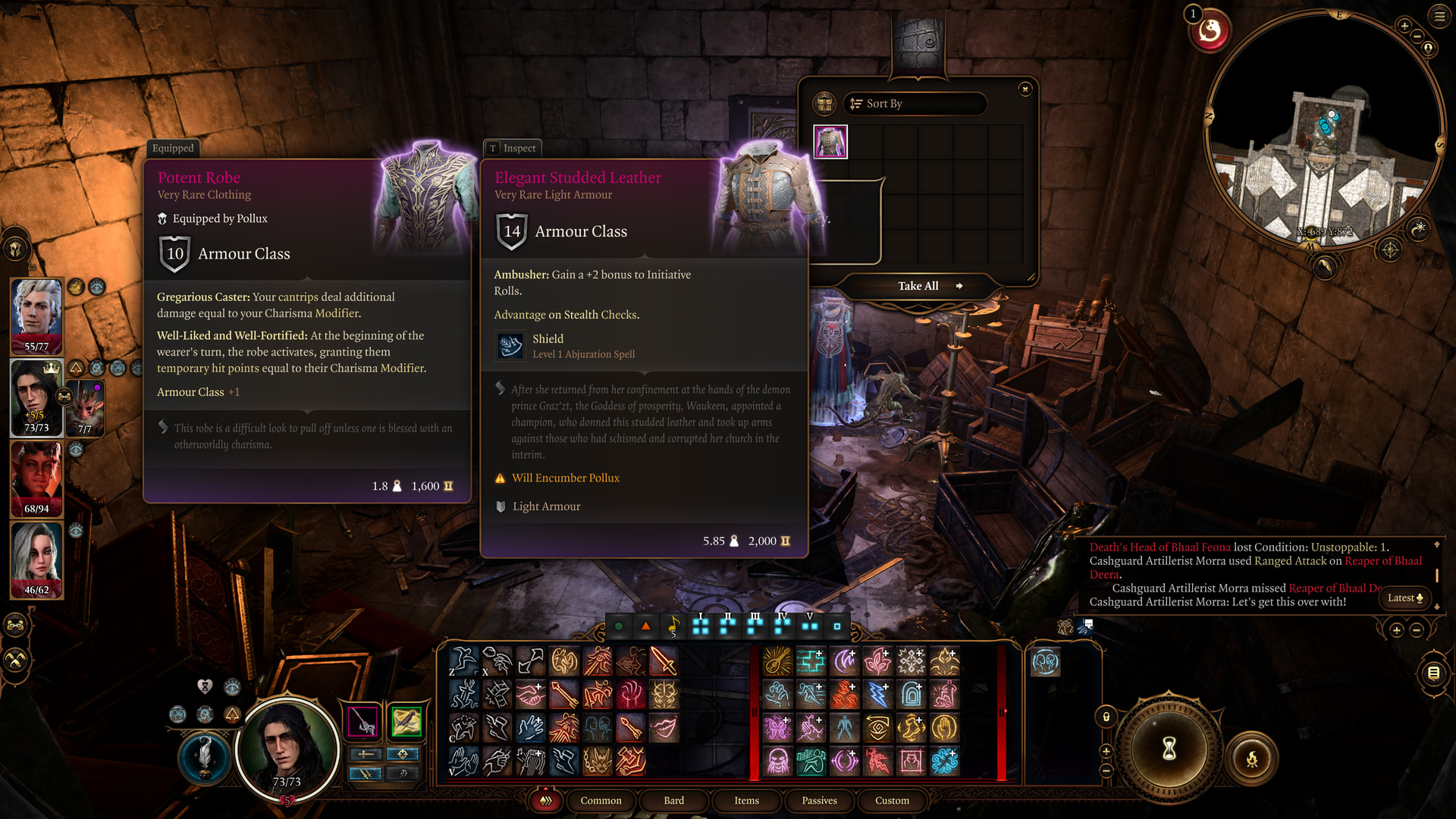Open the container view toggle beside Sort By
Viewport: 1456px width, 819px height.
[x=824, y=104]
